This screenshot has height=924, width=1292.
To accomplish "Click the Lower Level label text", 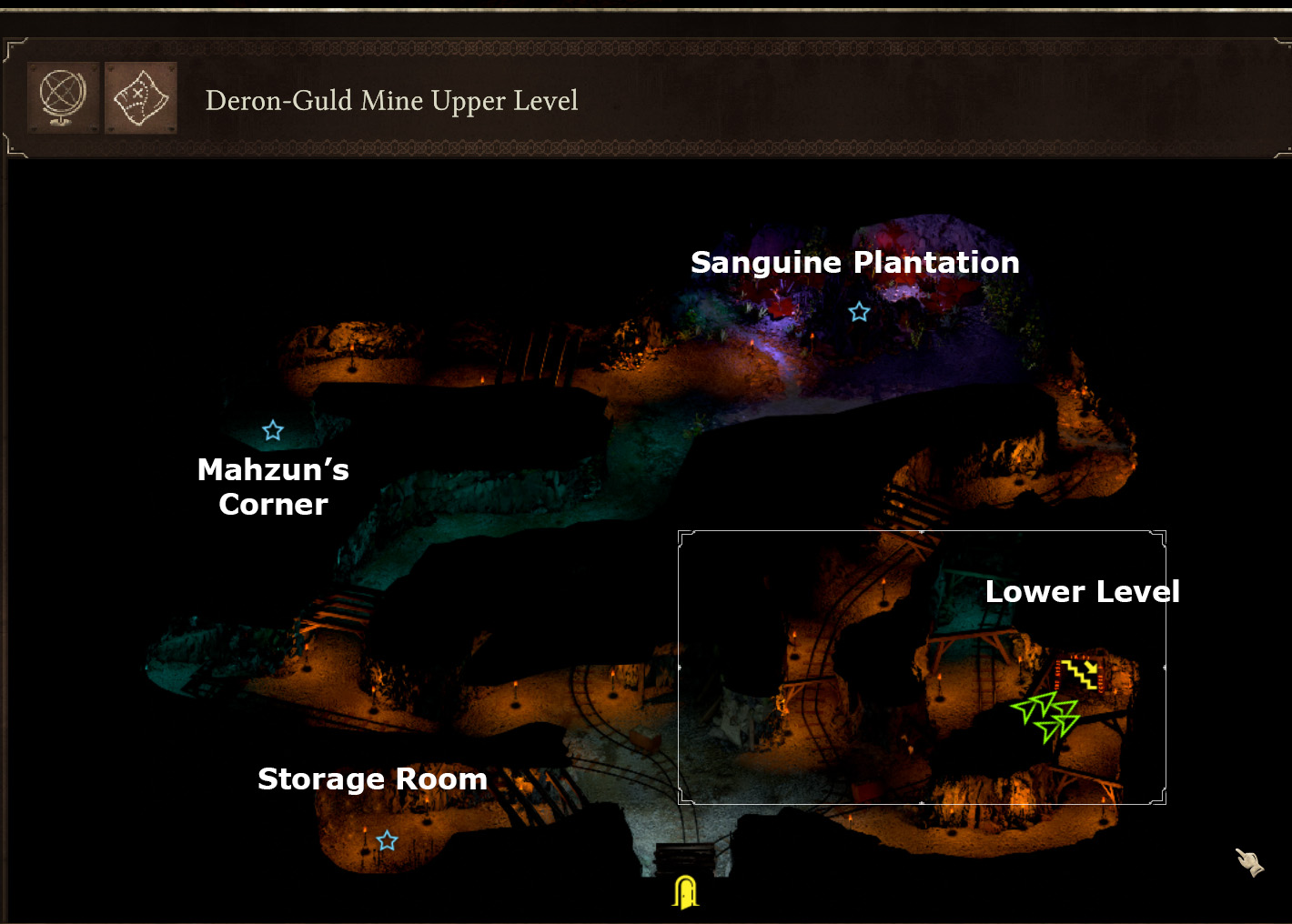I will tap(1083, 591).
